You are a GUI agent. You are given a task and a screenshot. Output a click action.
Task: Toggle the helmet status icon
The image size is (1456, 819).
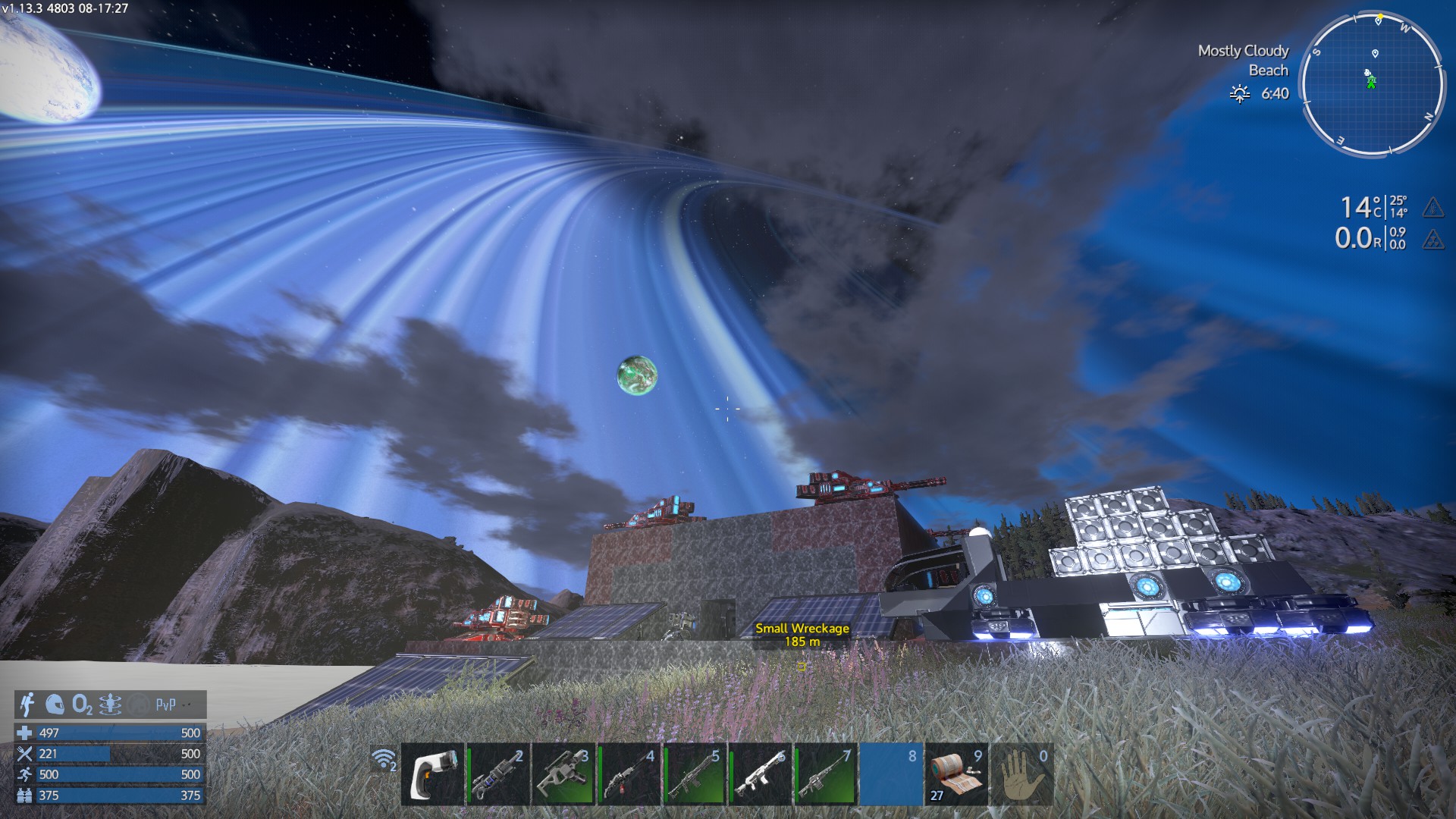[55, 704]
